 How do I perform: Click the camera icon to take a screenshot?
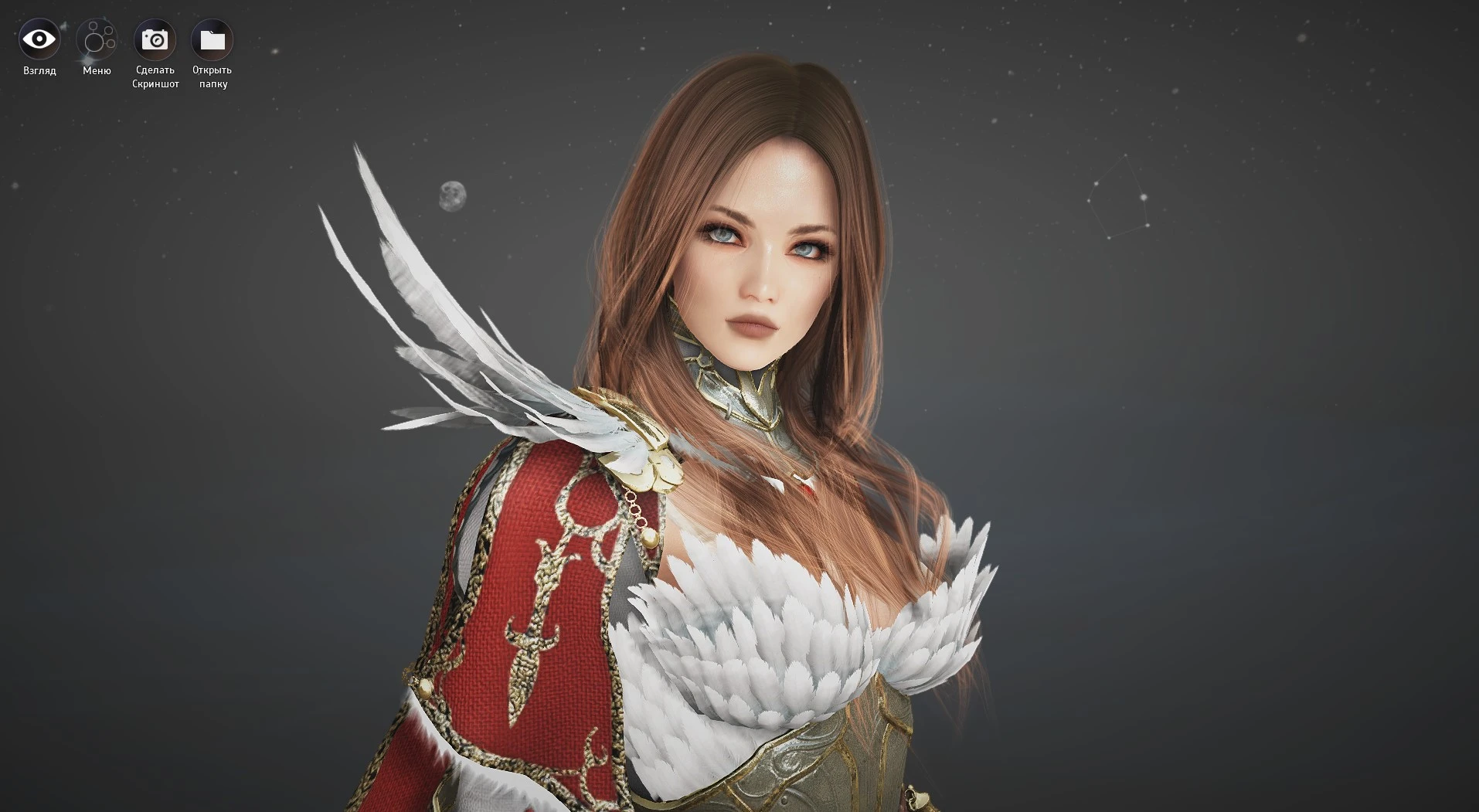(155, 39)
